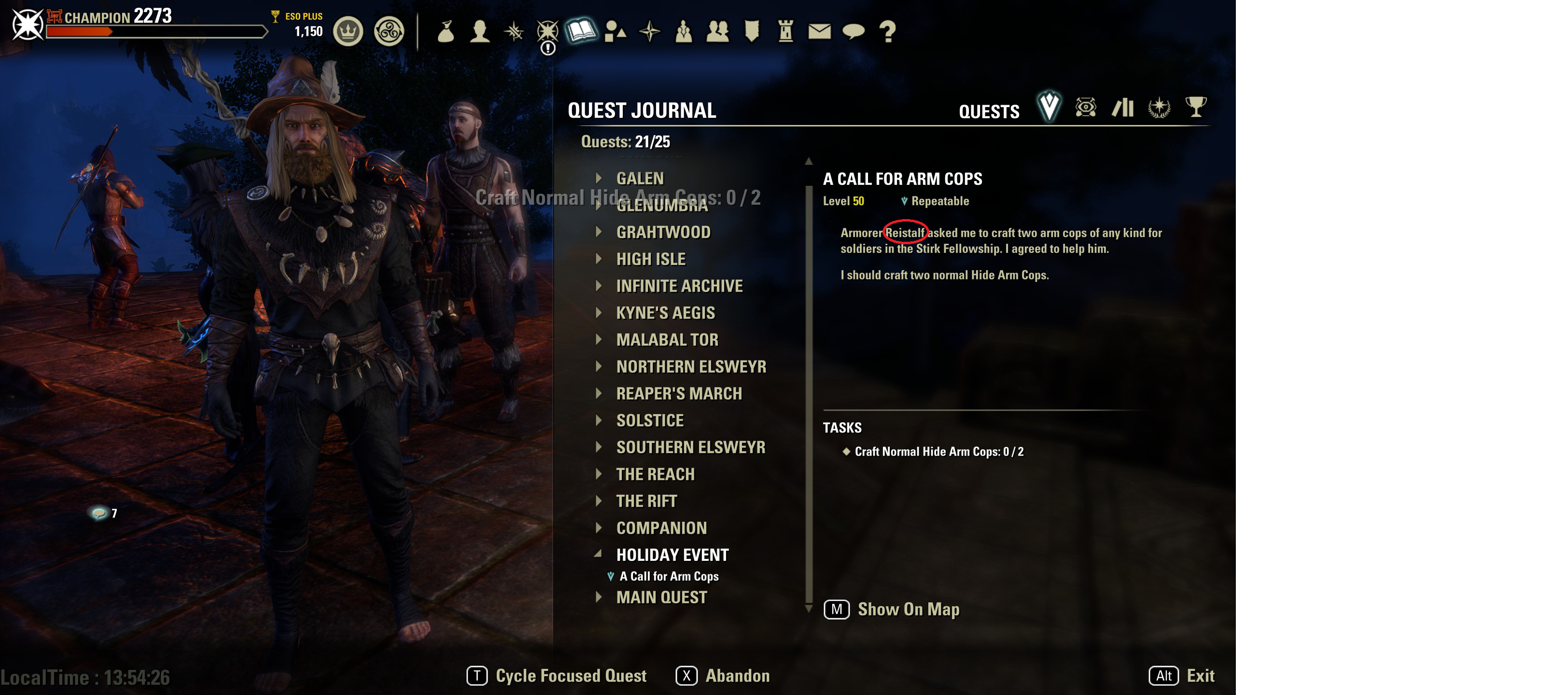Expand the NORTHERN ELSWEYR quest category
The image size is (1568, 695).
(x=691, y=366)
